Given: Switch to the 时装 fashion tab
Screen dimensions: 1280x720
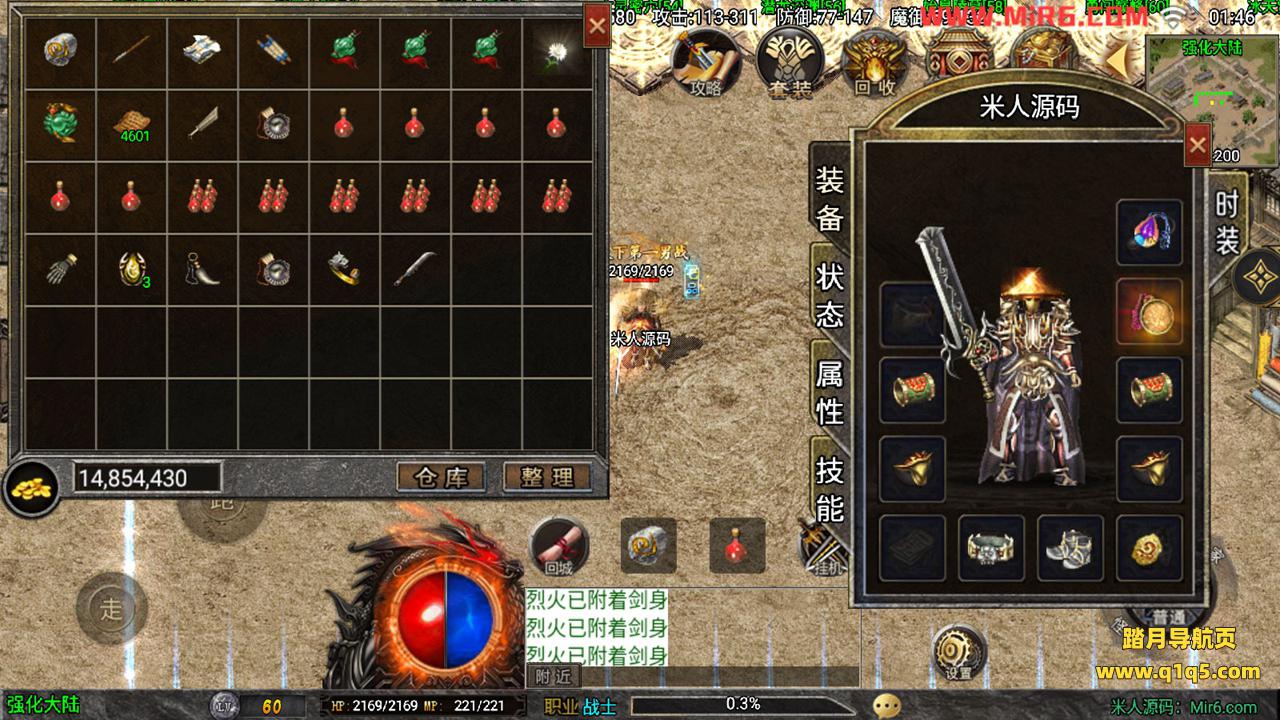Looking at the screenshot, I should 1227,222.
